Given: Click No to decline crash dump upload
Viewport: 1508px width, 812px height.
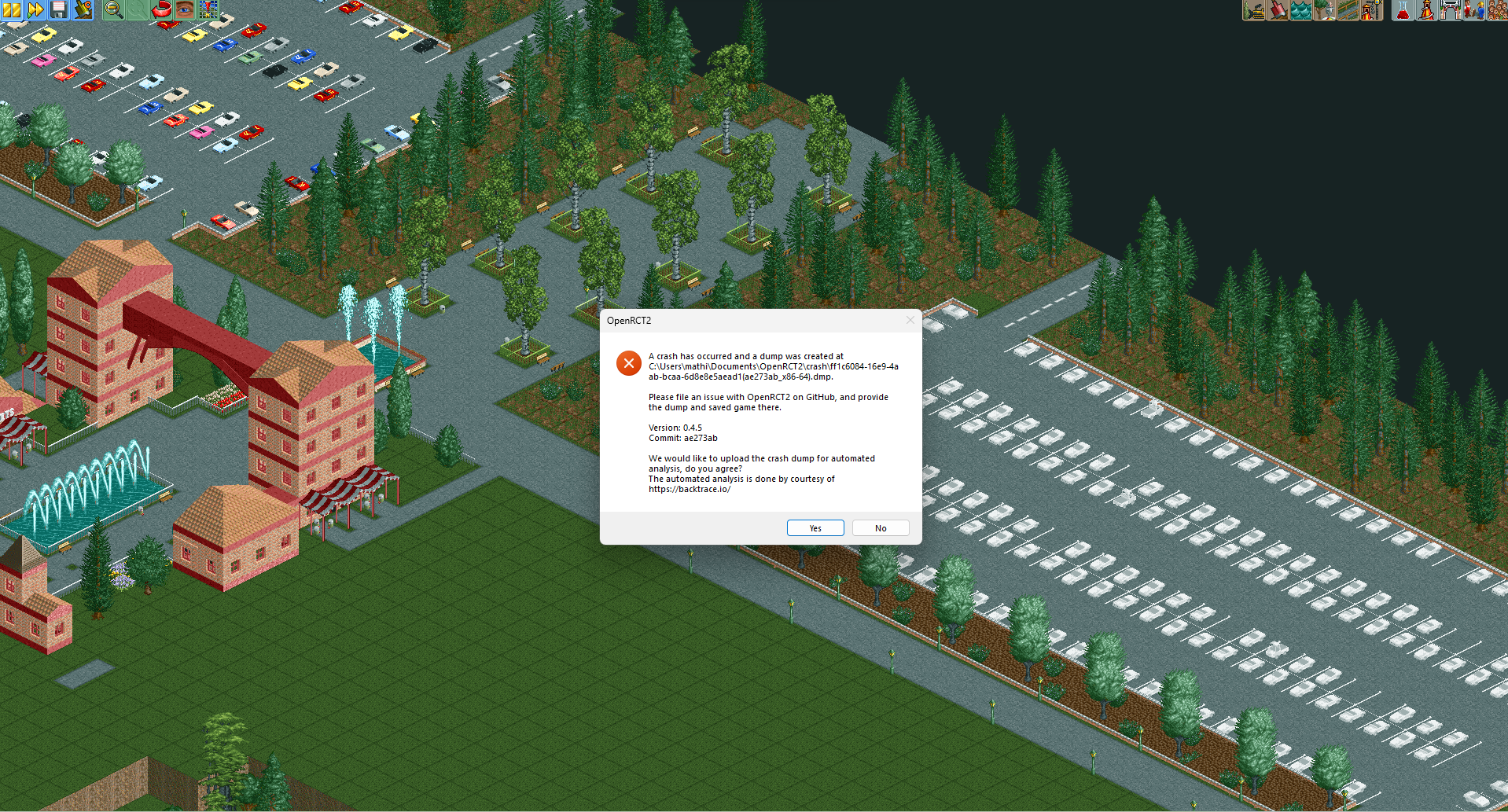Looking at the screenshot, I should coord(880,527).
